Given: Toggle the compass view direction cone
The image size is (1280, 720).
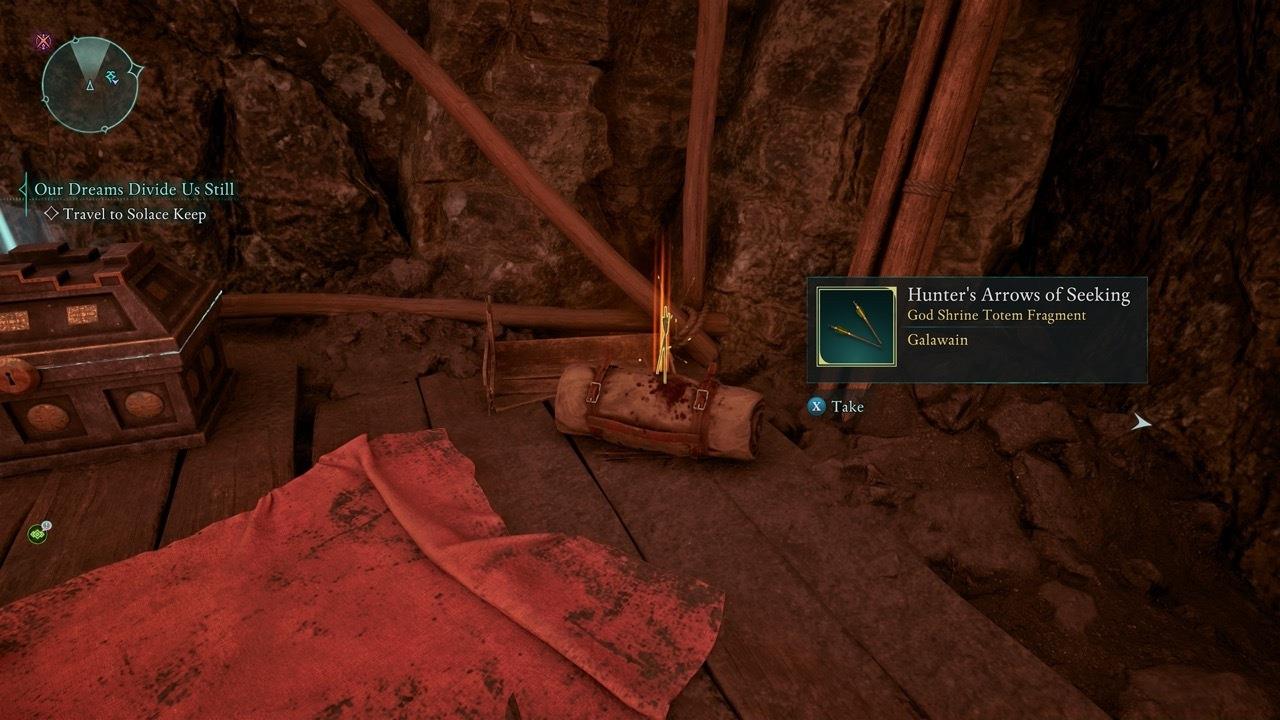Looking at the screenshot, I should [89, 58].
